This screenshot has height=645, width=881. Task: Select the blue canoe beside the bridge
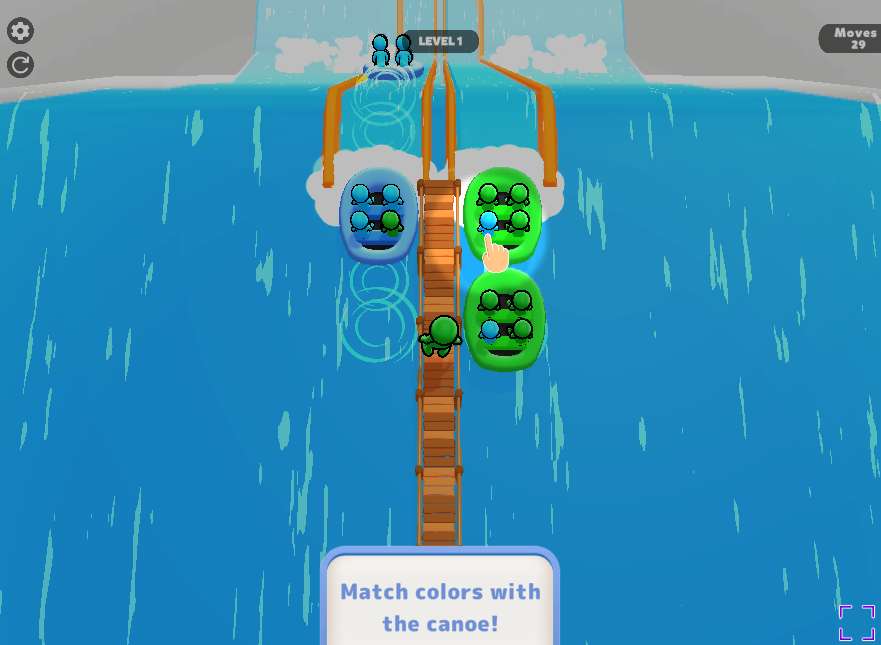[x=377, y=215]
